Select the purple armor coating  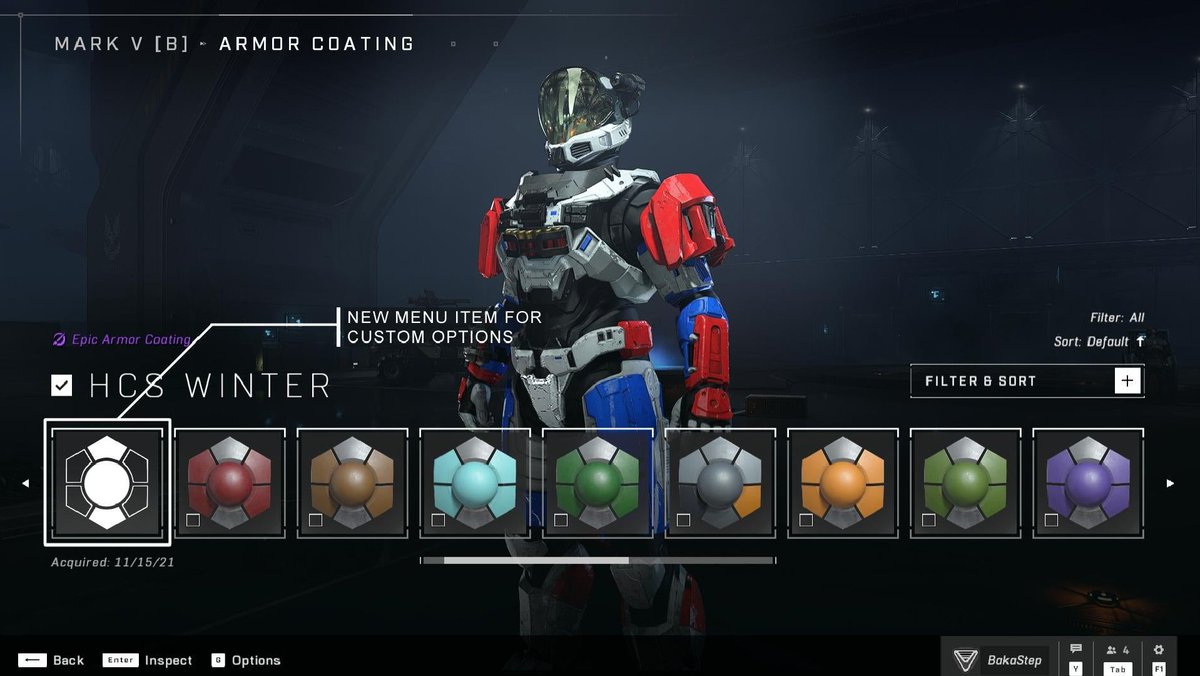point(1088,483)
